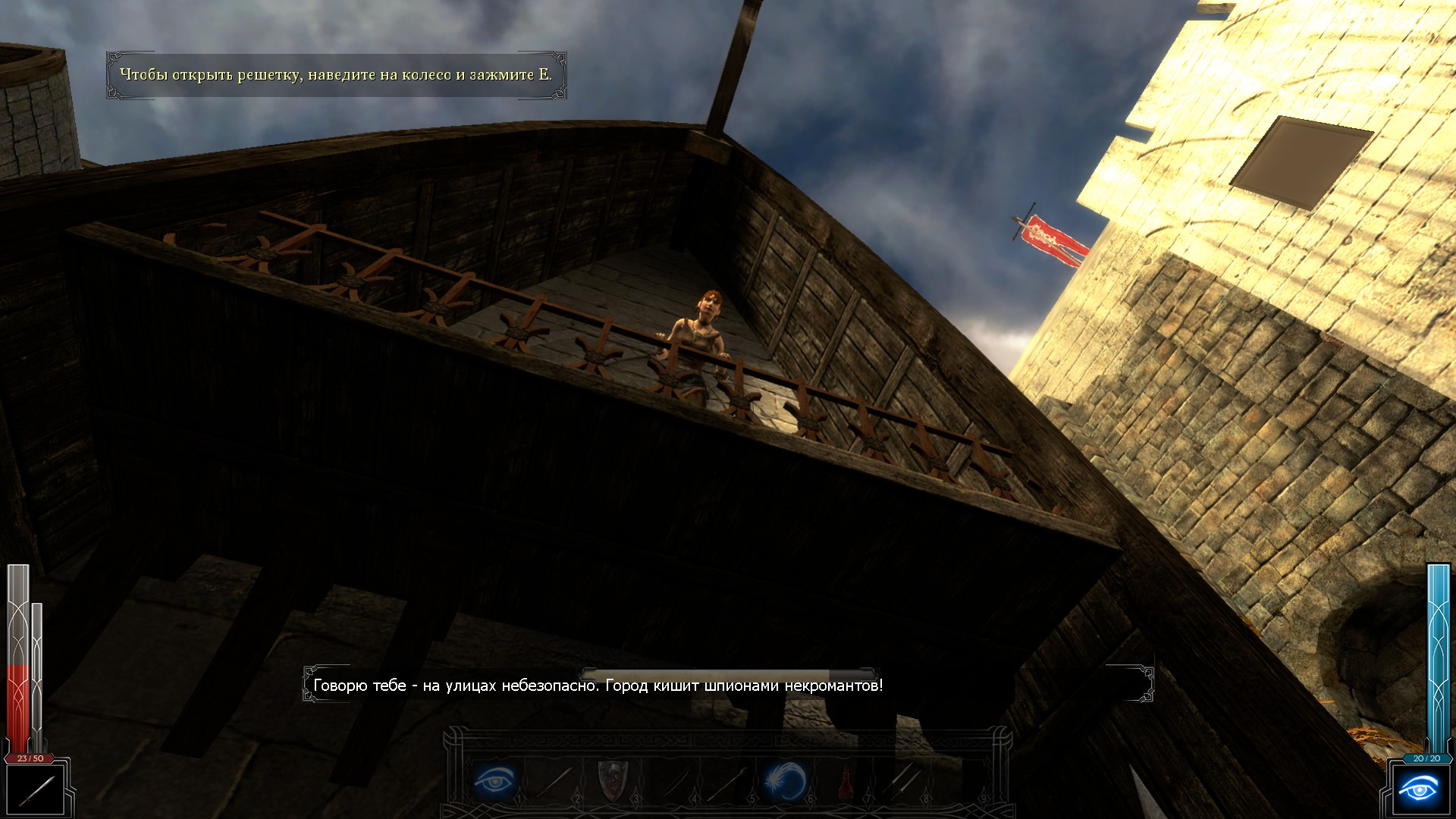Click the active eye spell box
Viewport: 1456px width, 819px height.
[x=1417, y=791]
